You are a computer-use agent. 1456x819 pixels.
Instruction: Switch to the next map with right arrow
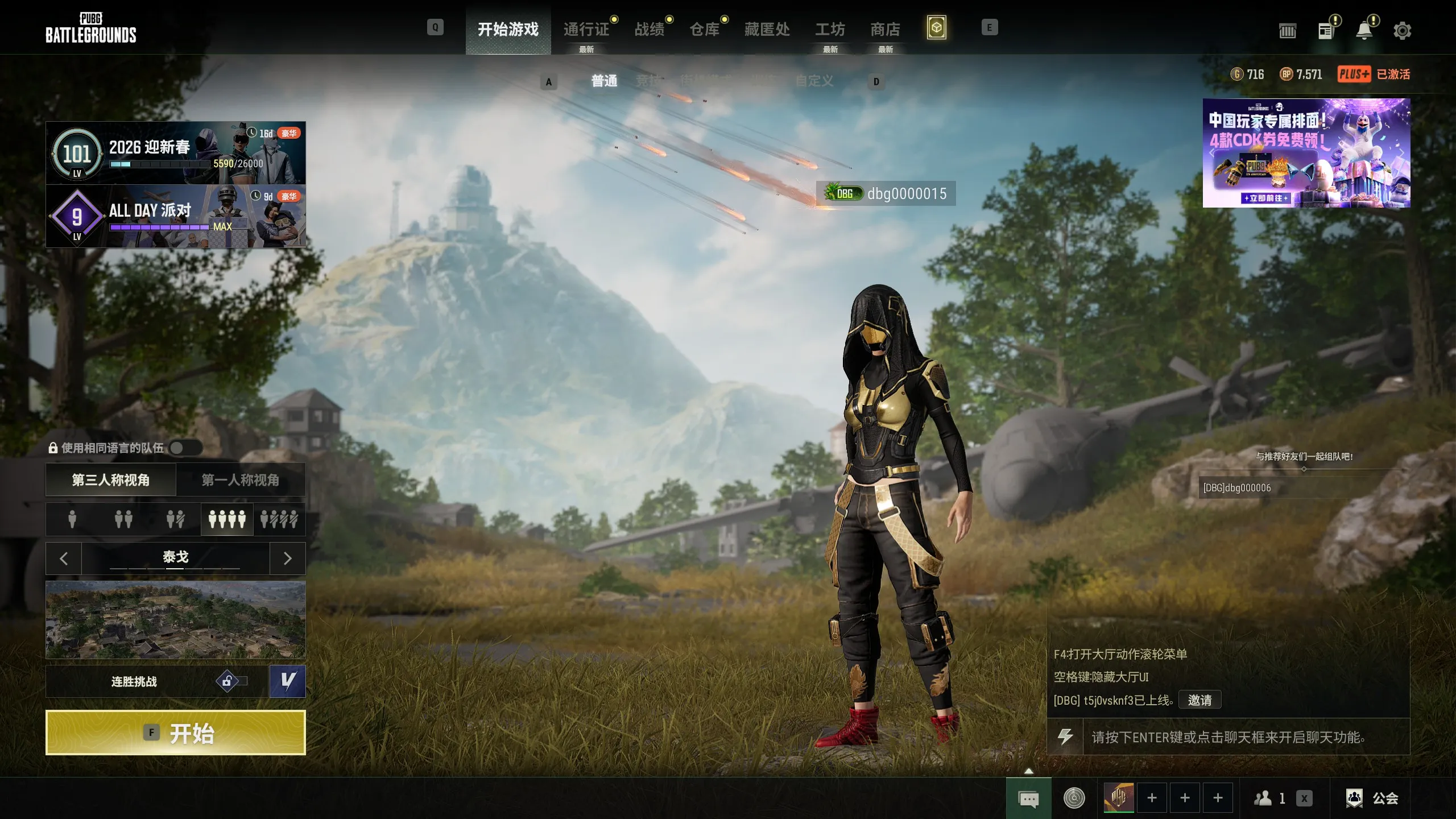pyautogui.click(x=287, y=559)
